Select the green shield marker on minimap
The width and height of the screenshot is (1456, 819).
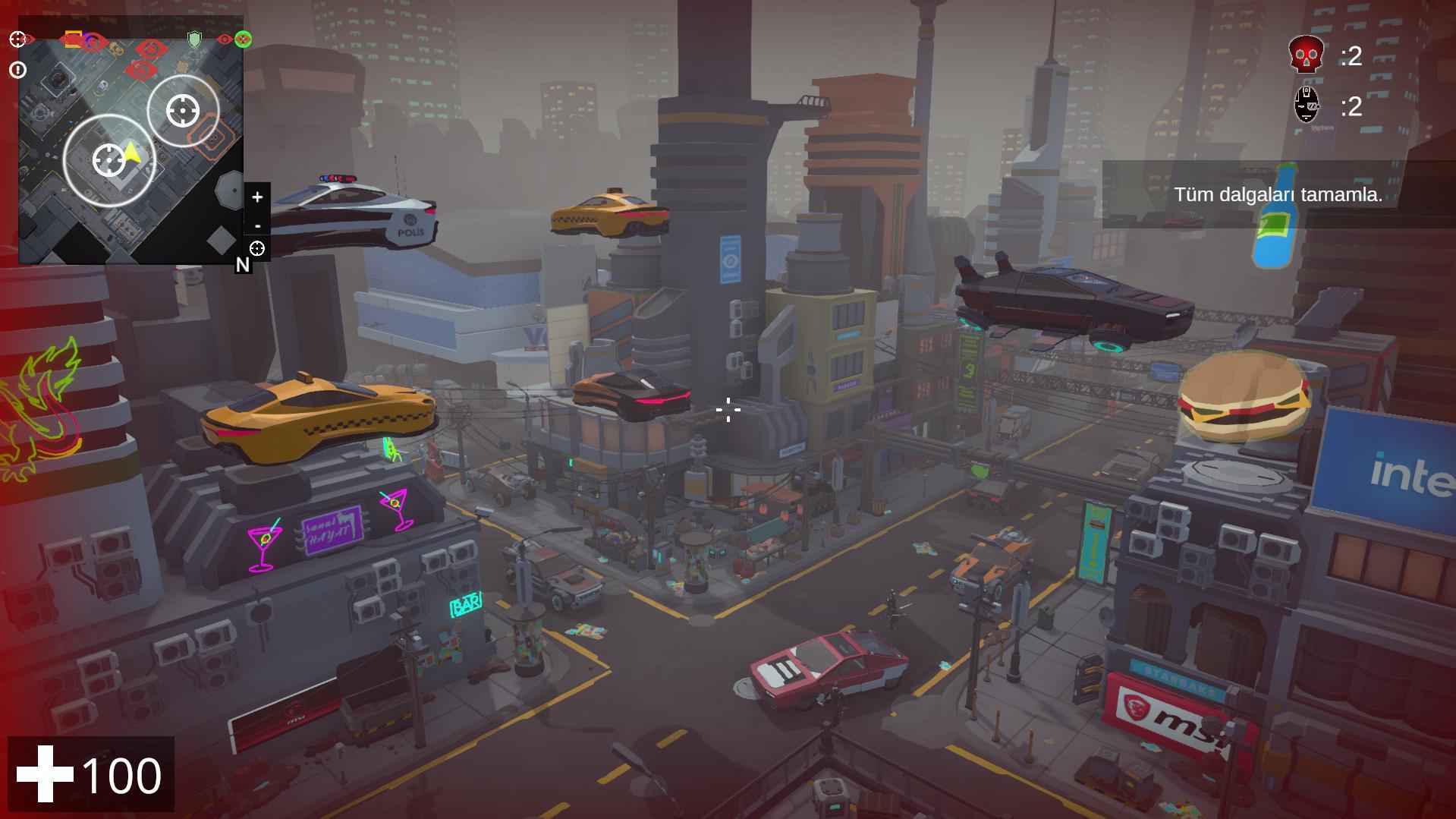click(x=195, y=39)
